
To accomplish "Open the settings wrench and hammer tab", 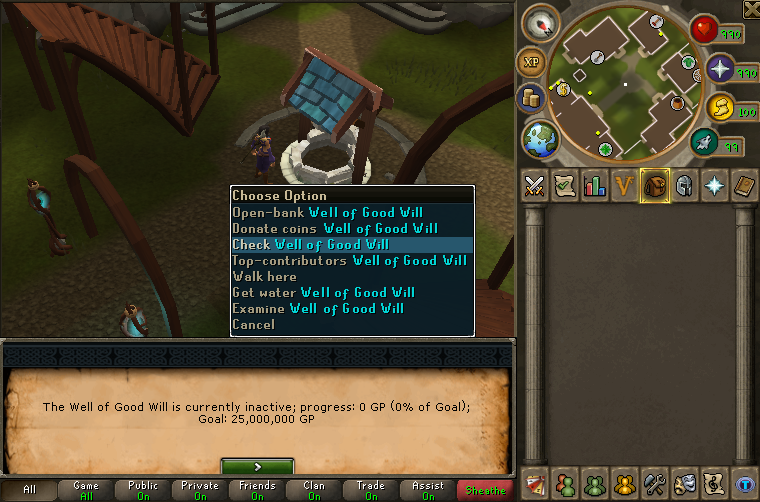I will (x=655, y=482).
